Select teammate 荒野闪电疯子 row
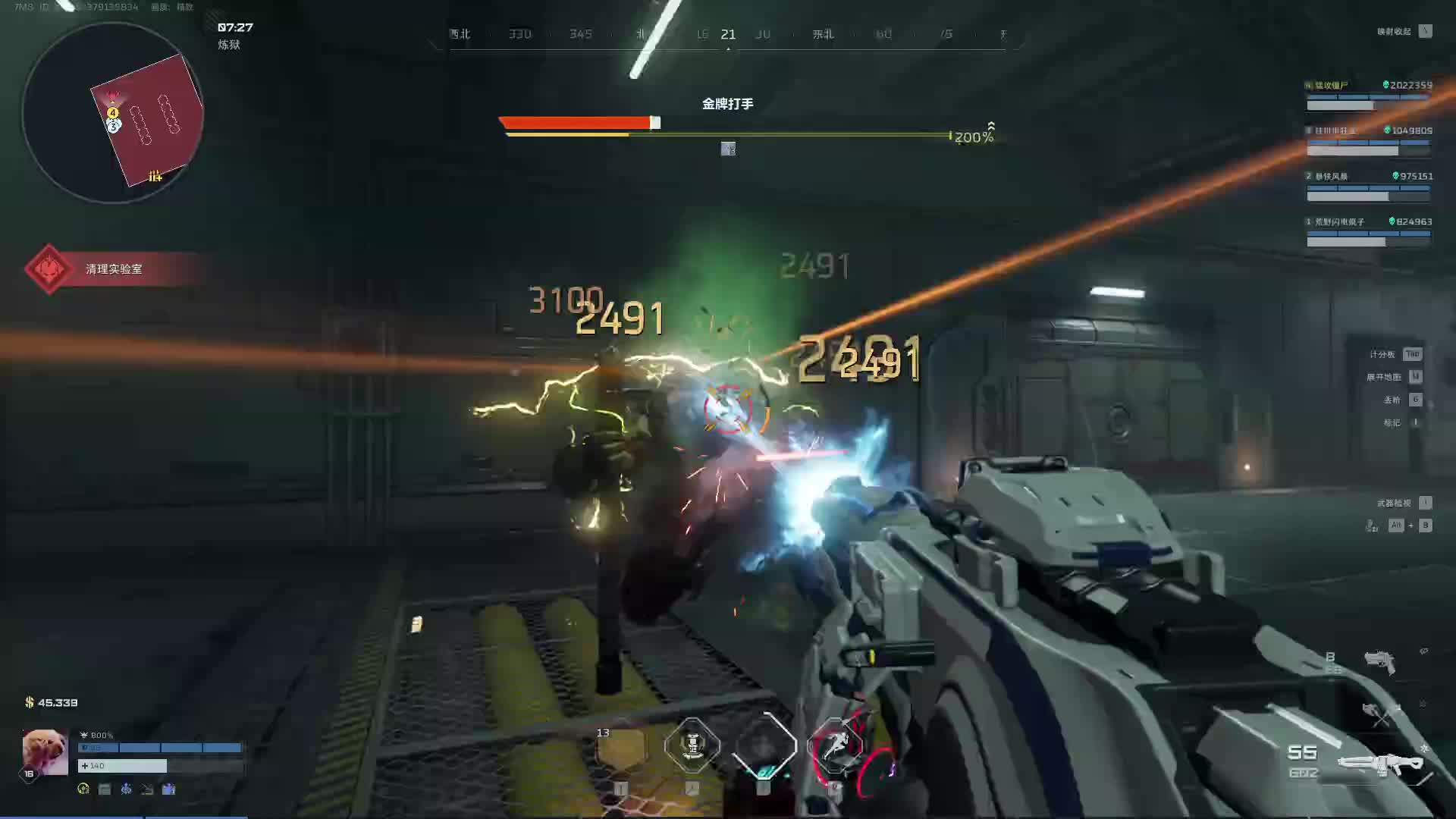The image size is (1456, 819). 1368,231
